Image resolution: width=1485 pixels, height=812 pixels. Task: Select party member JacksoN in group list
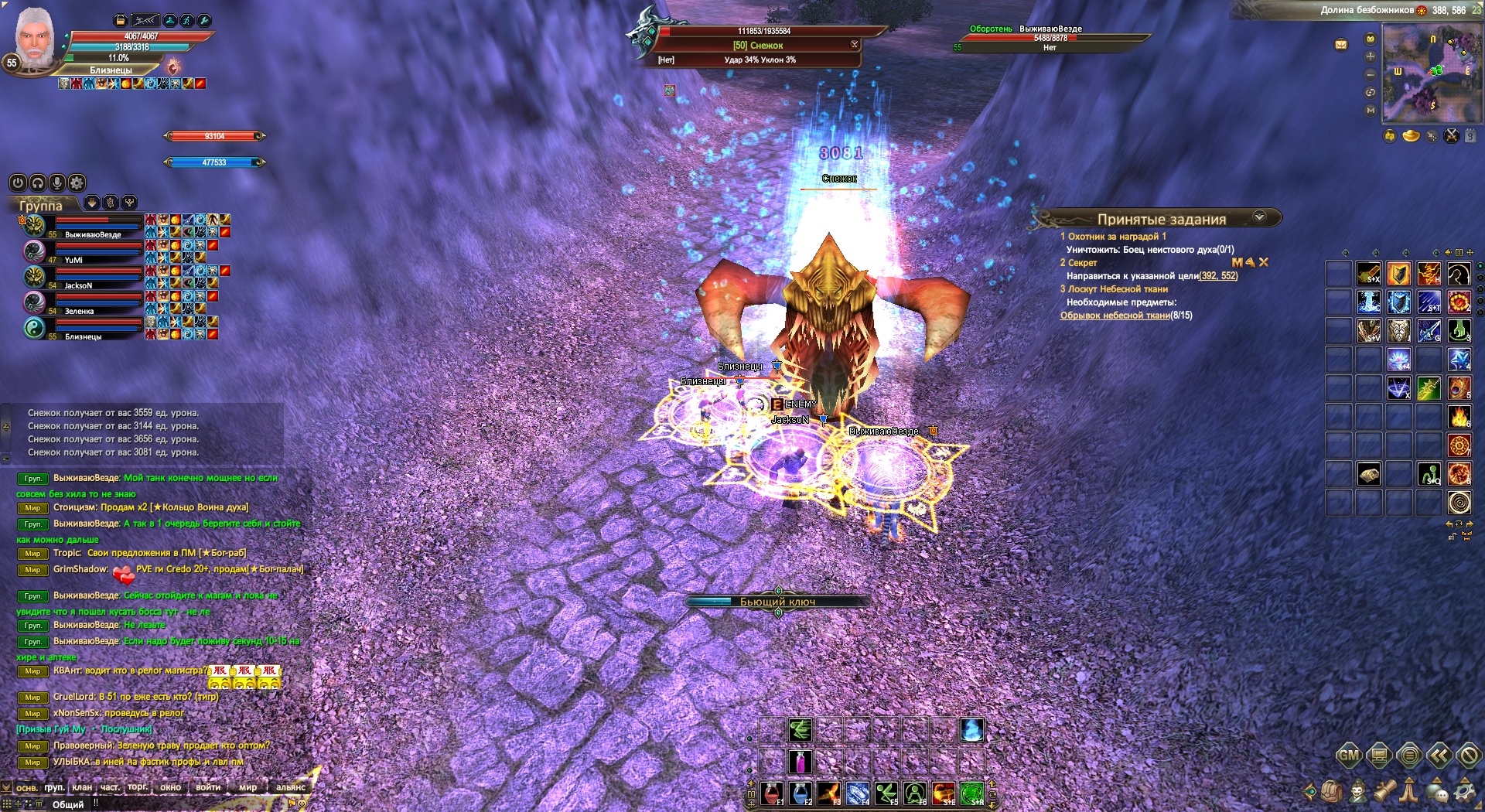78,285
